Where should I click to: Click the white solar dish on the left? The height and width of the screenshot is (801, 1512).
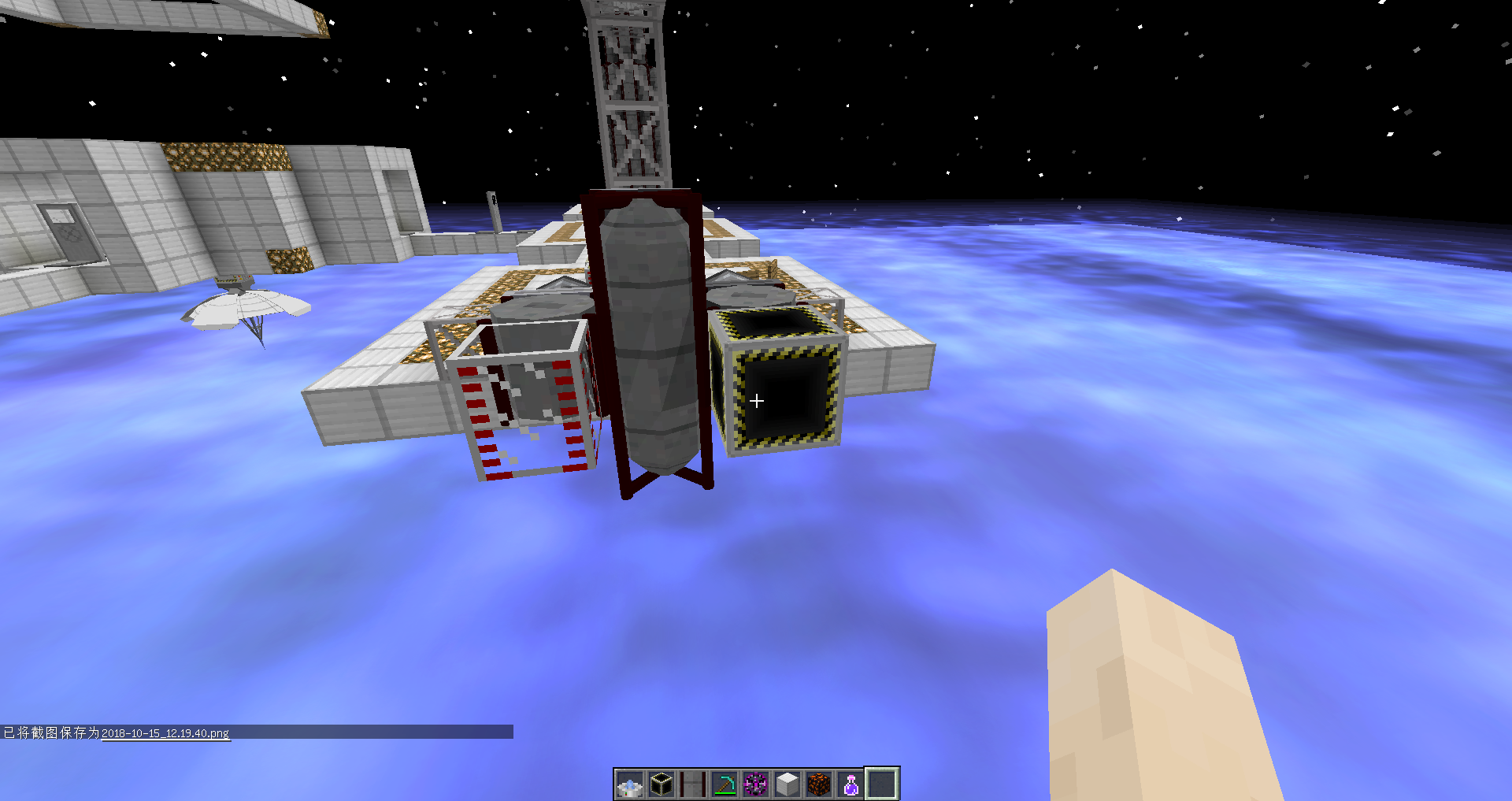pyautogui.click(x=244, y=307)
